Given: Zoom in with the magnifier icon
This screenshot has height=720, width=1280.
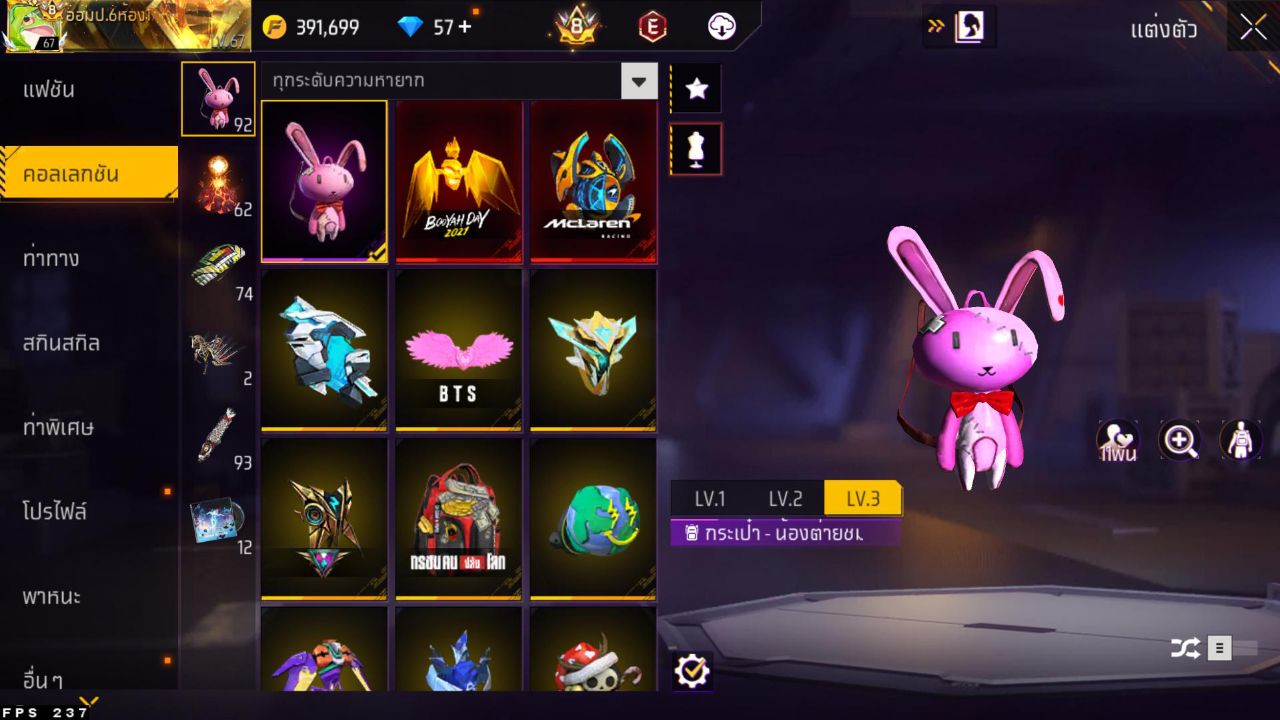Looking at the screenshot, I should (1180, 440).
